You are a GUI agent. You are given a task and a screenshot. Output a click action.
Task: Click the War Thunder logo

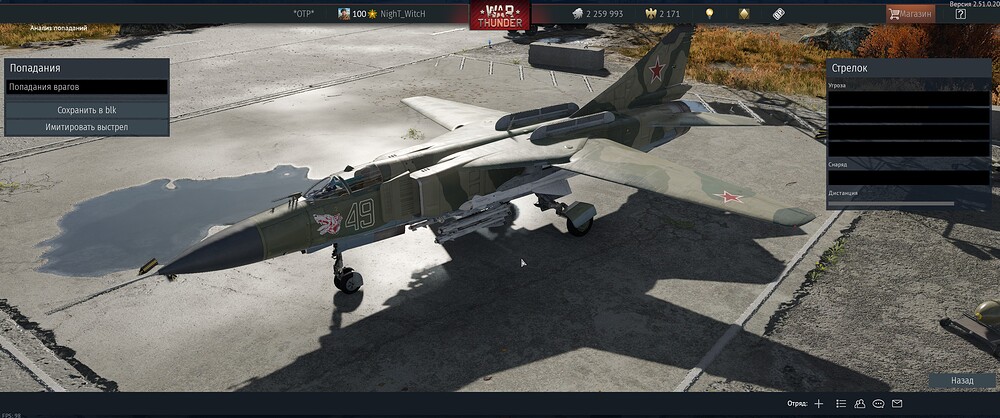[x=499, y=15]
